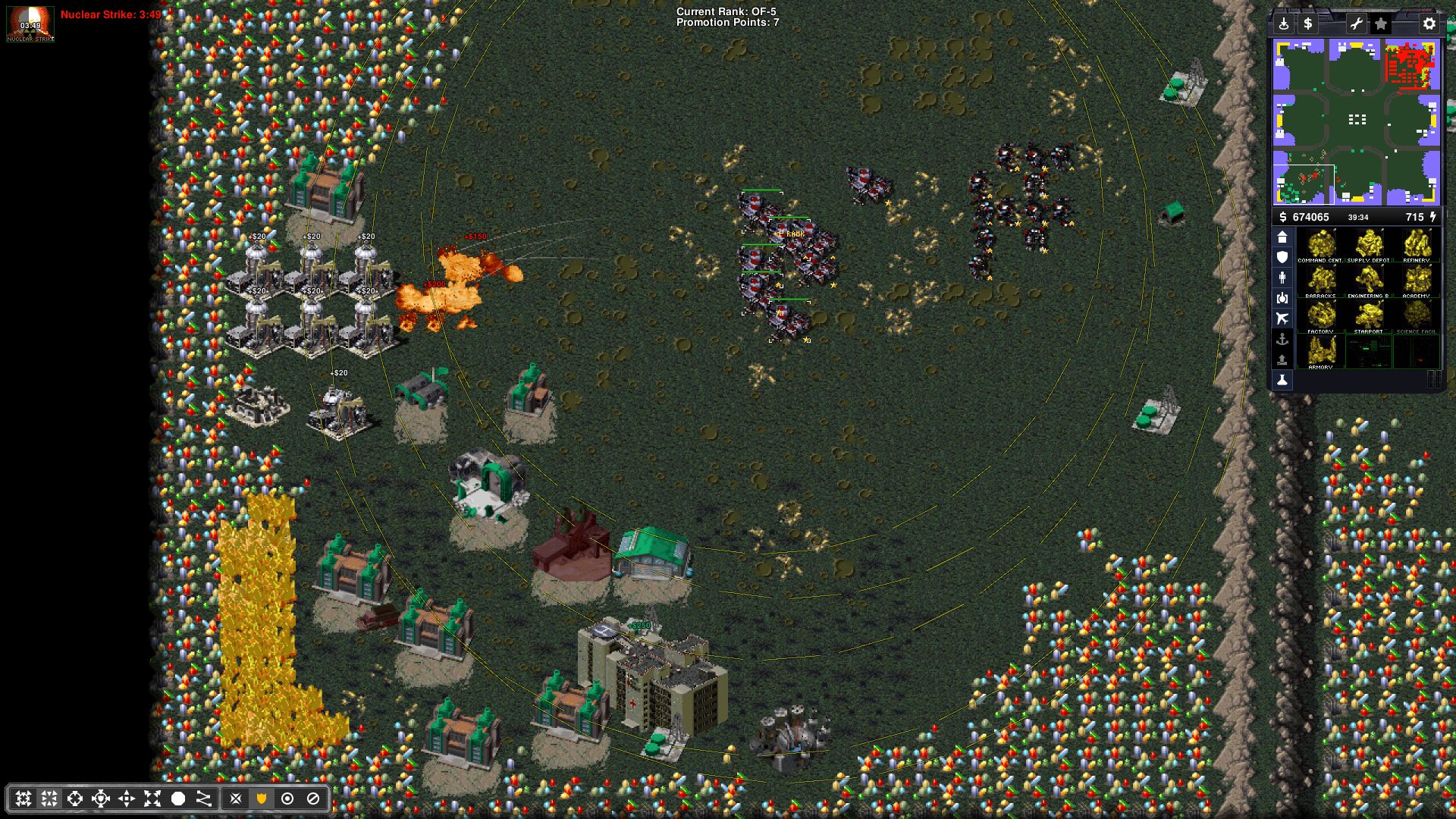Build an Armory
This screenshot has height=819, width=1456.
pos(1320,353)
